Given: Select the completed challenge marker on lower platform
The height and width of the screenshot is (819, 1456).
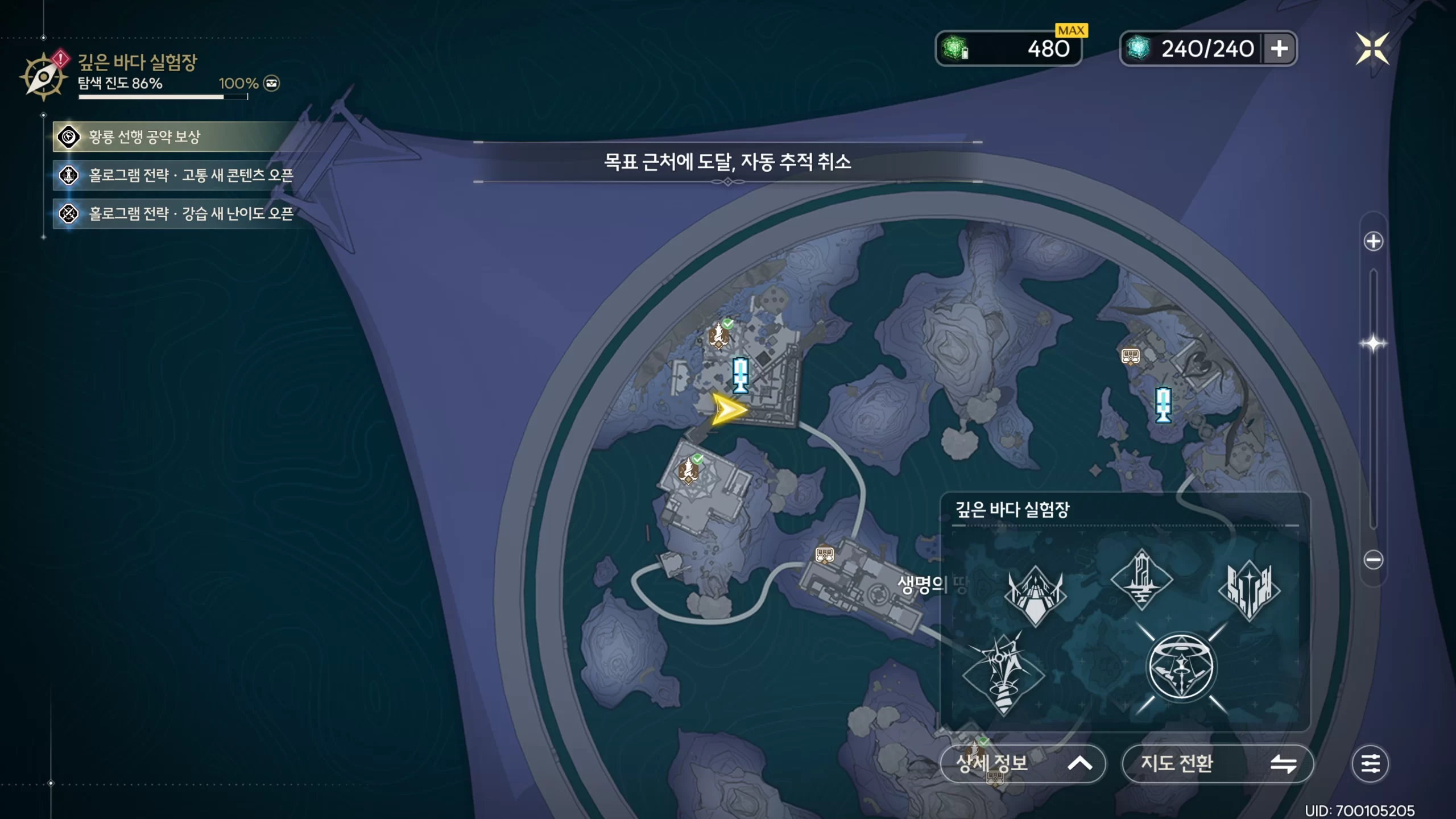Looking at the screenshot, I should click(x=689, y=470).
